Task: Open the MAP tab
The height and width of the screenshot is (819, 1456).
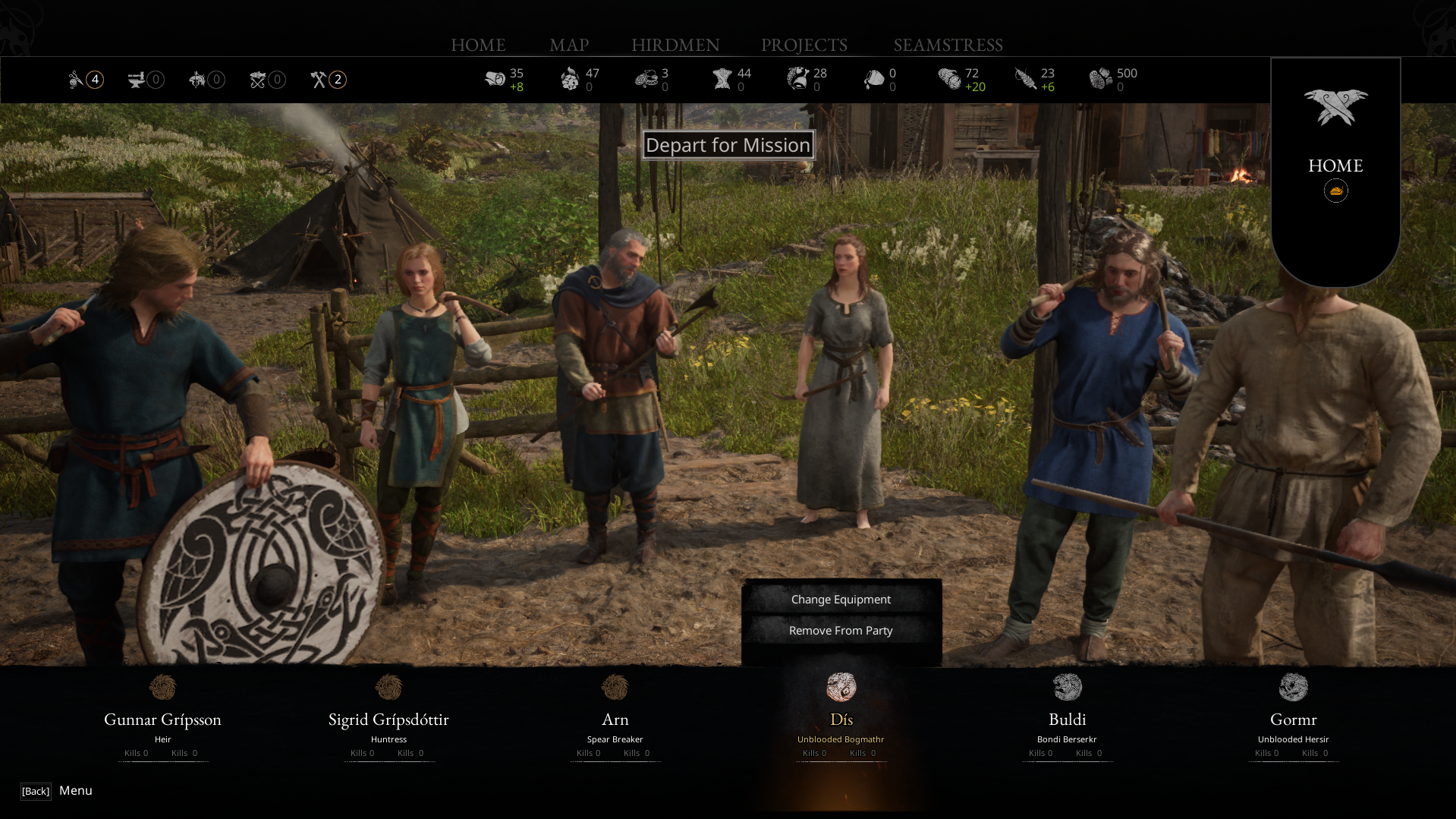Action: coord(569,45)
